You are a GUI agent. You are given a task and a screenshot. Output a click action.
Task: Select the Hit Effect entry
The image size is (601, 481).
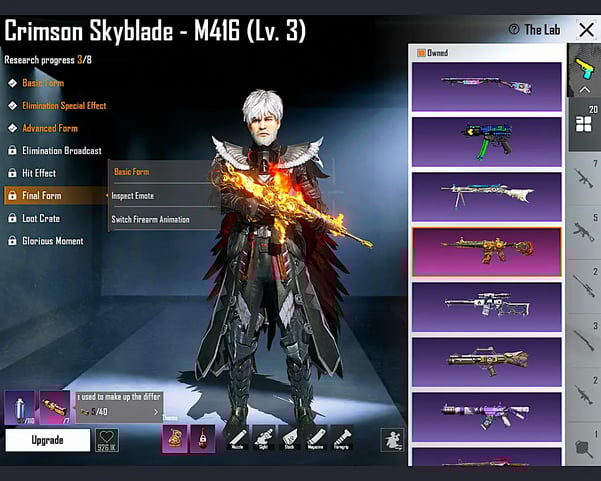tap(39, 173)
